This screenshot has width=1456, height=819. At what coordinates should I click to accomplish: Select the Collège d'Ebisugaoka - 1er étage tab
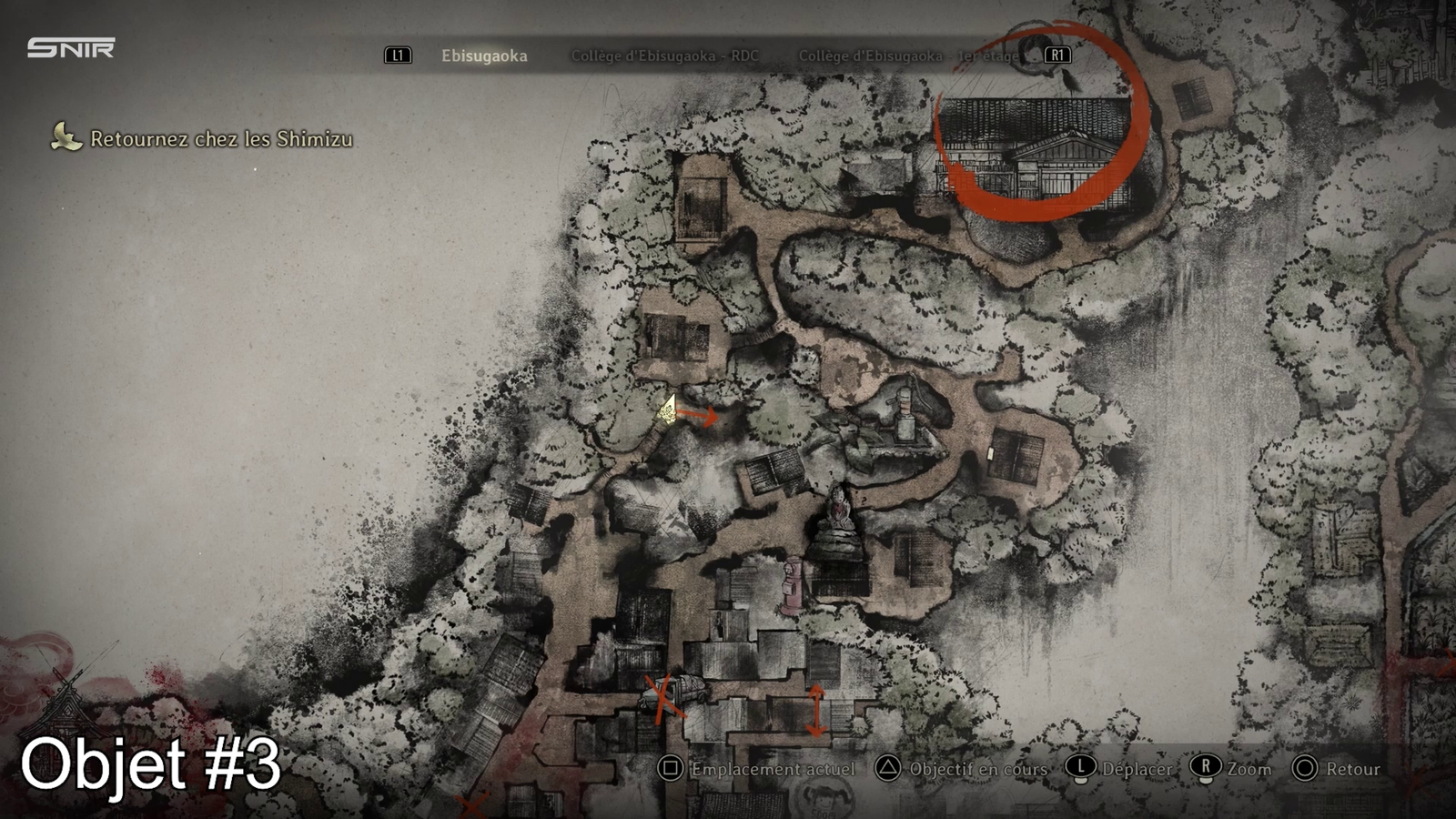pyautogui.click(x=908, y=56)
